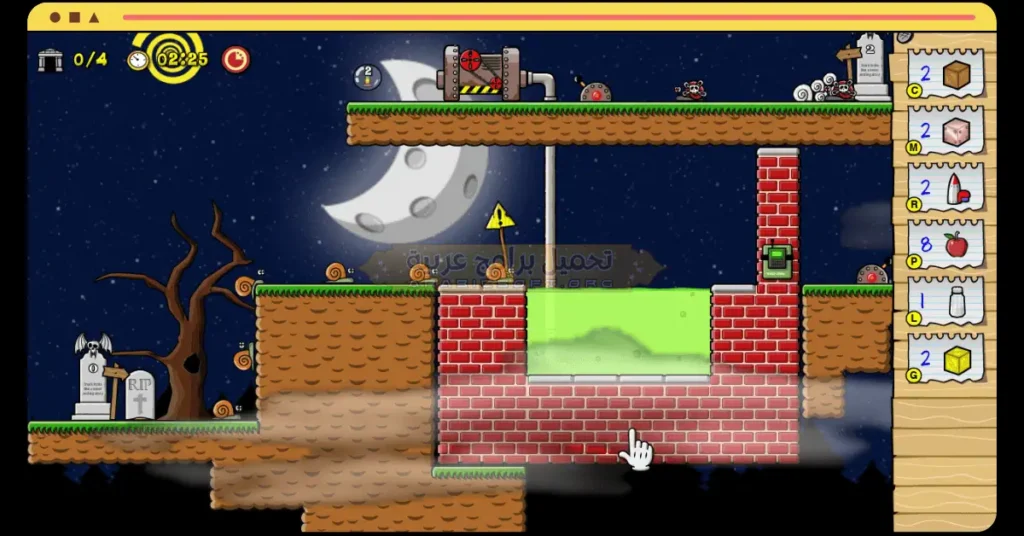Click the square button in the title bar
Viewport: 1024px width, 536px height.
75,17
